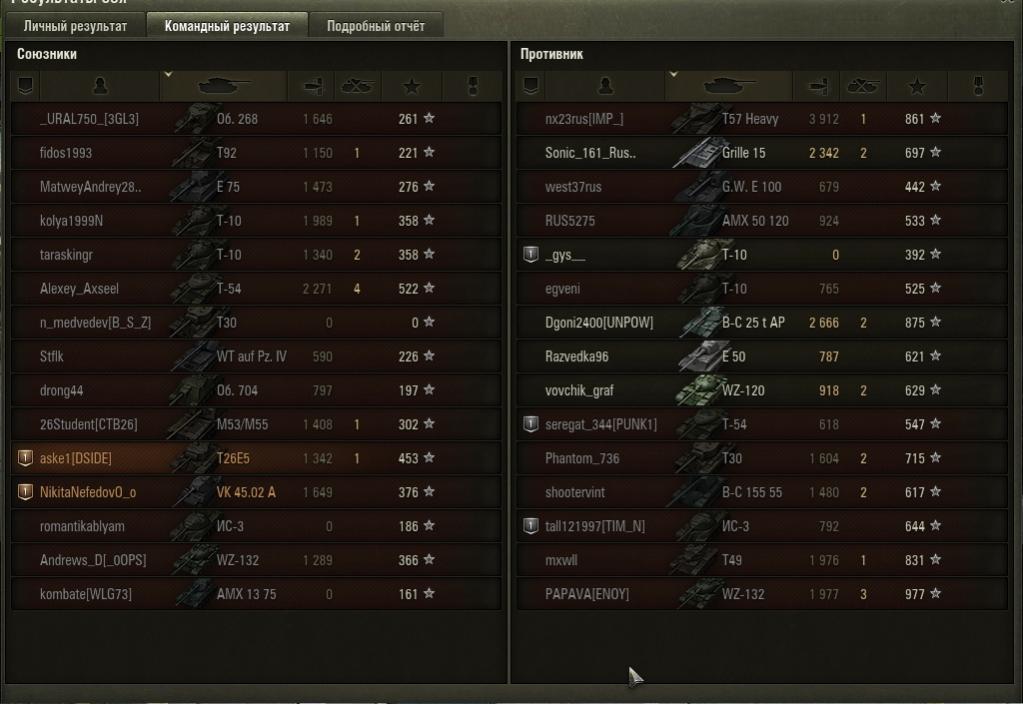
Task: Sort enemy team by player name column
Action: pos(604,86)
